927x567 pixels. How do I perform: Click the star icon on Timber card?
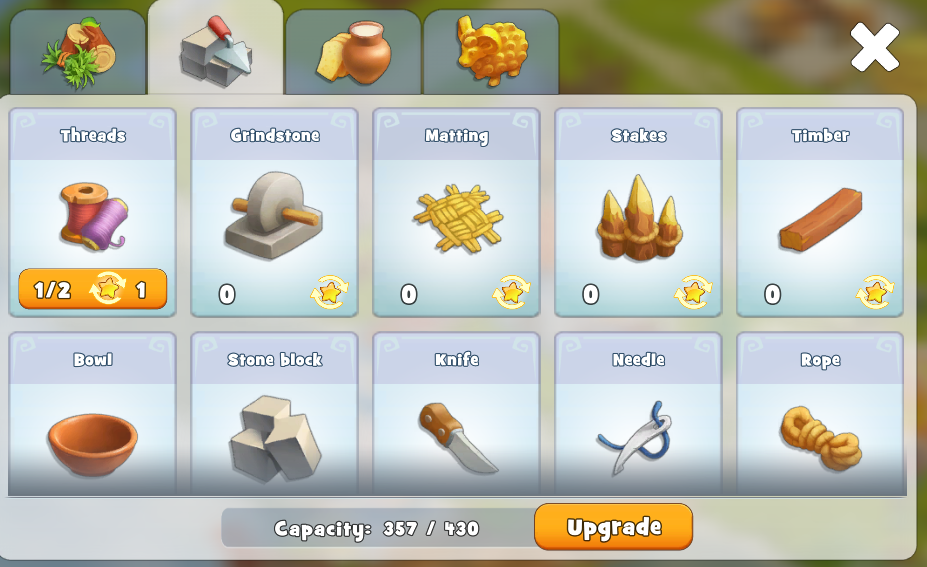[875, 293]
